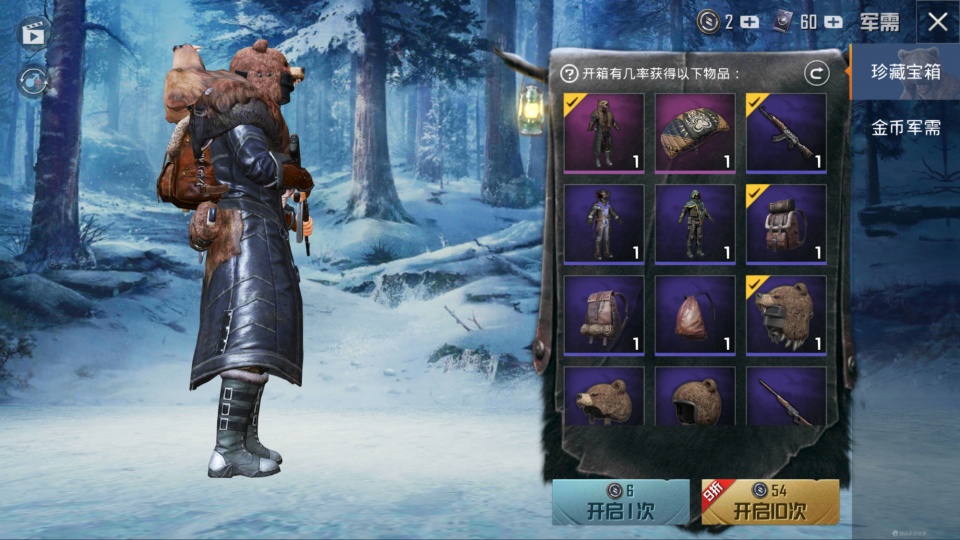The image size is (960, 540).
Task: Select the checked fur backpack reward
Action: click(x=786, y=224)
